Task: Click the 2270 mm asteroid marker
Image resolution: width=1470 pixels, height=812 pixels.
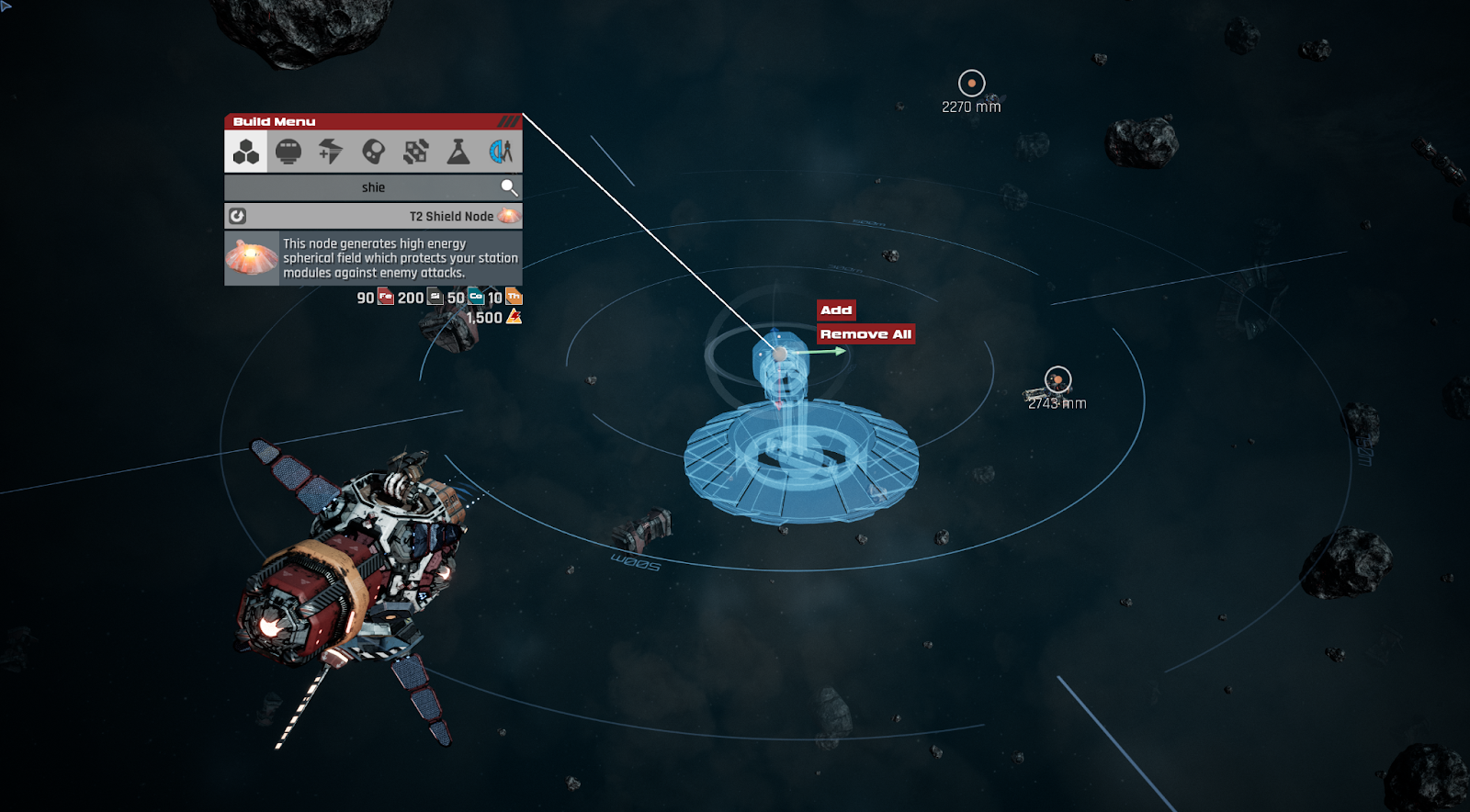Action: (972, 81)
